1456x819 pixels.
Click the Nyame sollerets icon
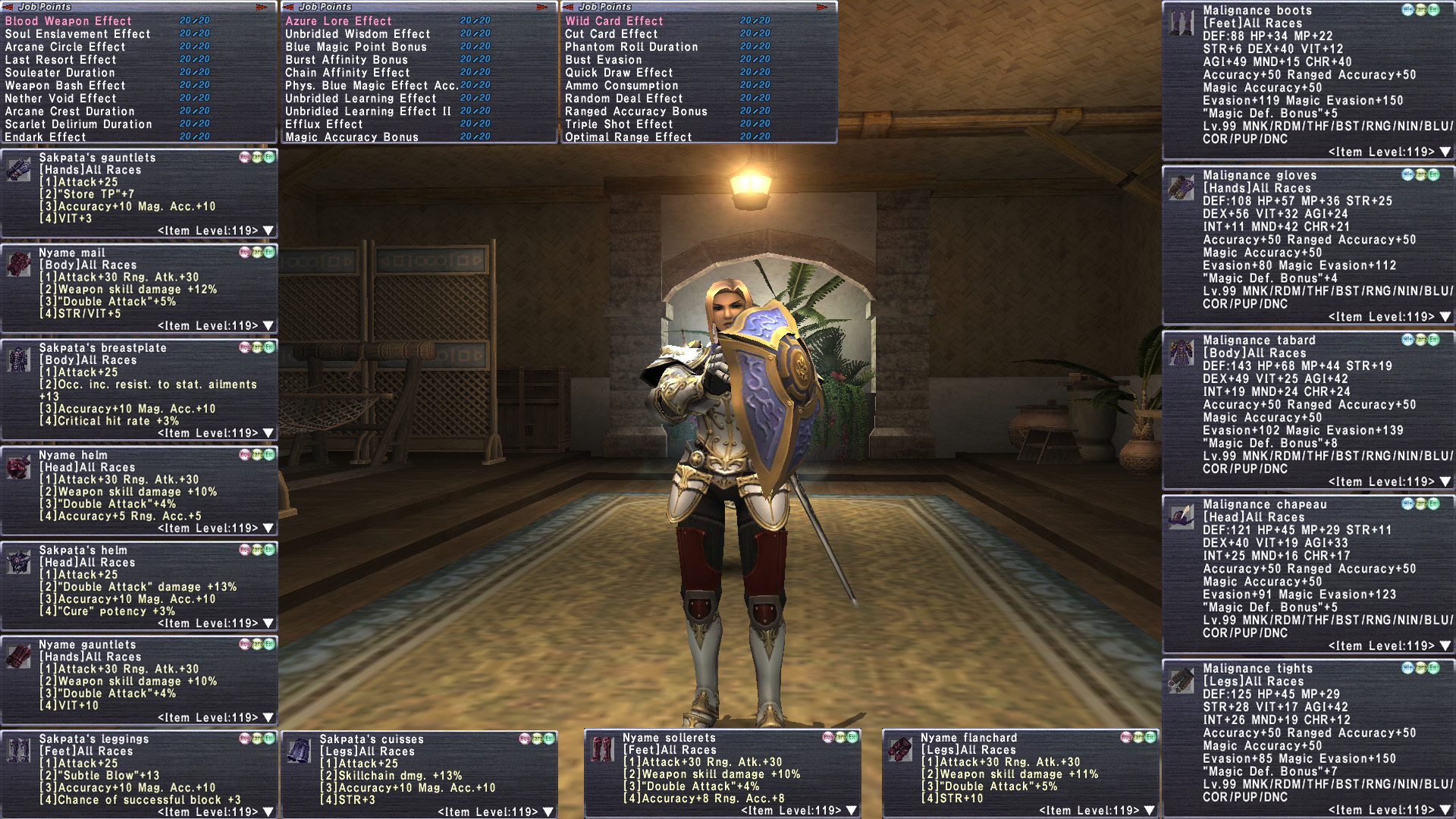click(603, 749)
